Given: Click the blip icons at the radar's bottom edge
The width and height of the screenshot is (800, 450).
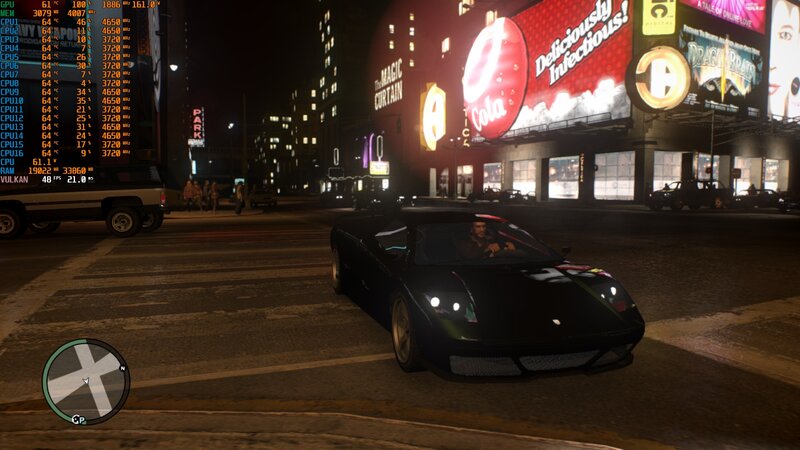Looking at the screenshot, I should tap(79, 419).
